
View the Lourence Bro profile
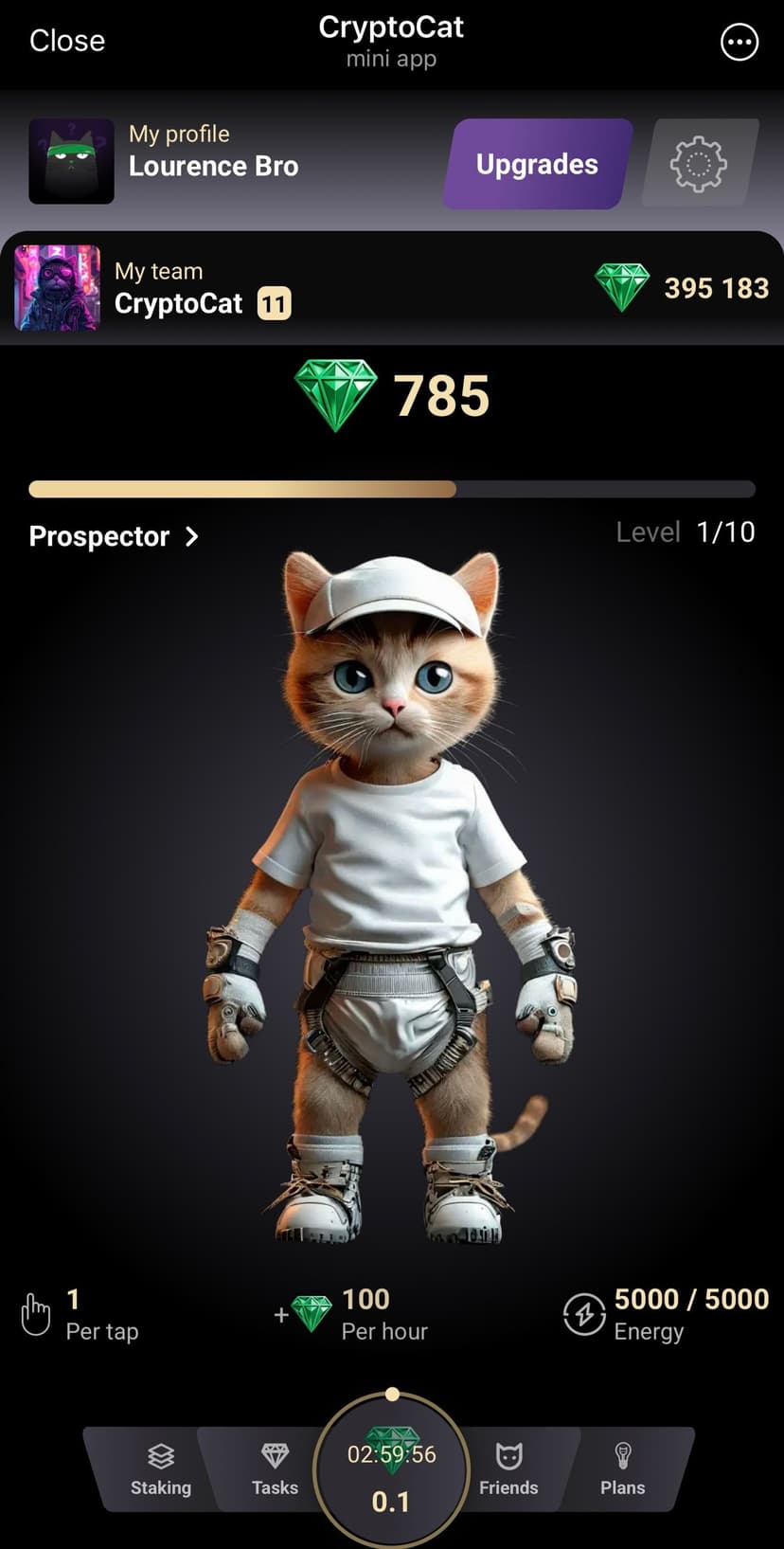213,166
